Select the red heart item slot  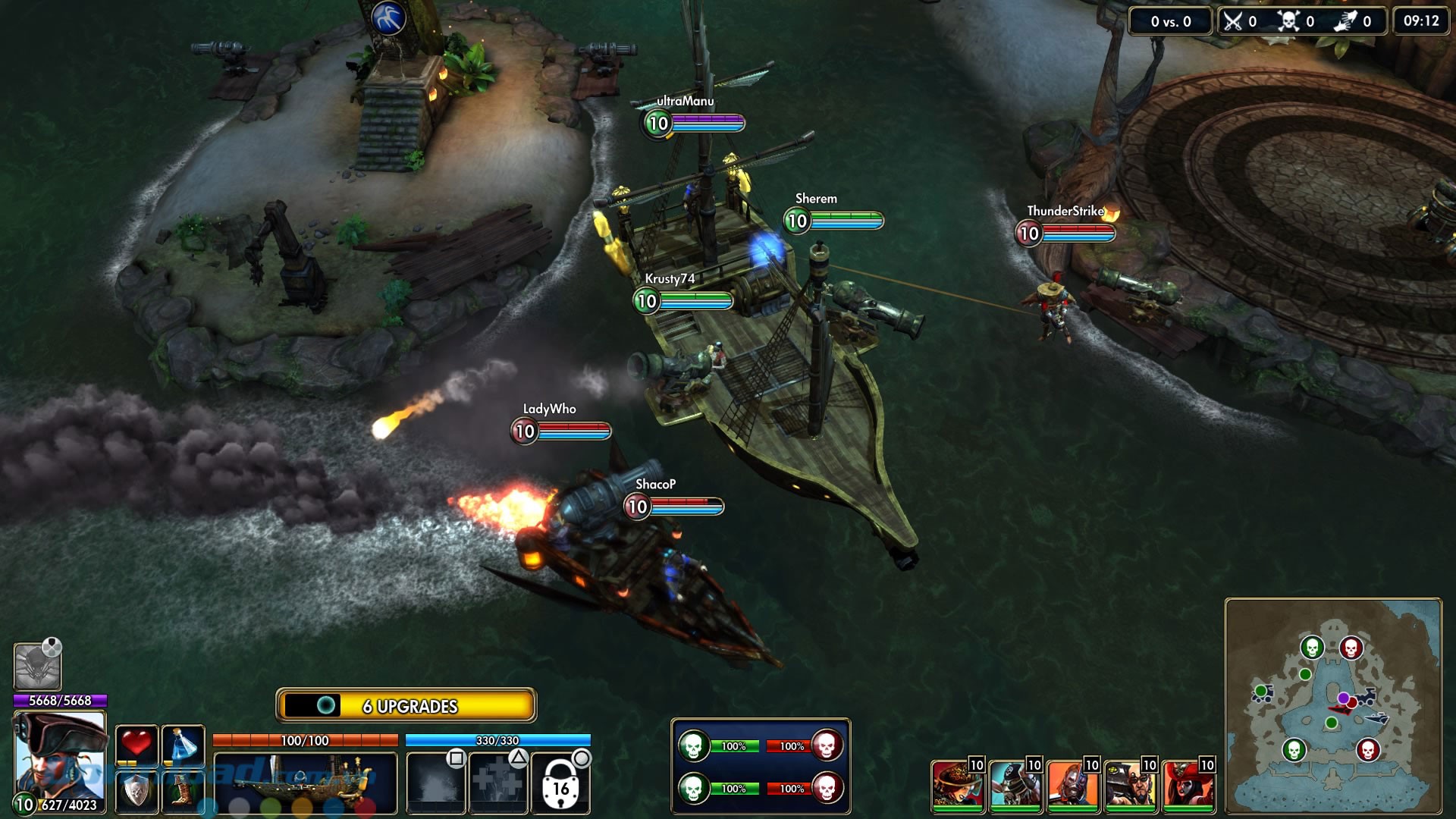point(136,744)
